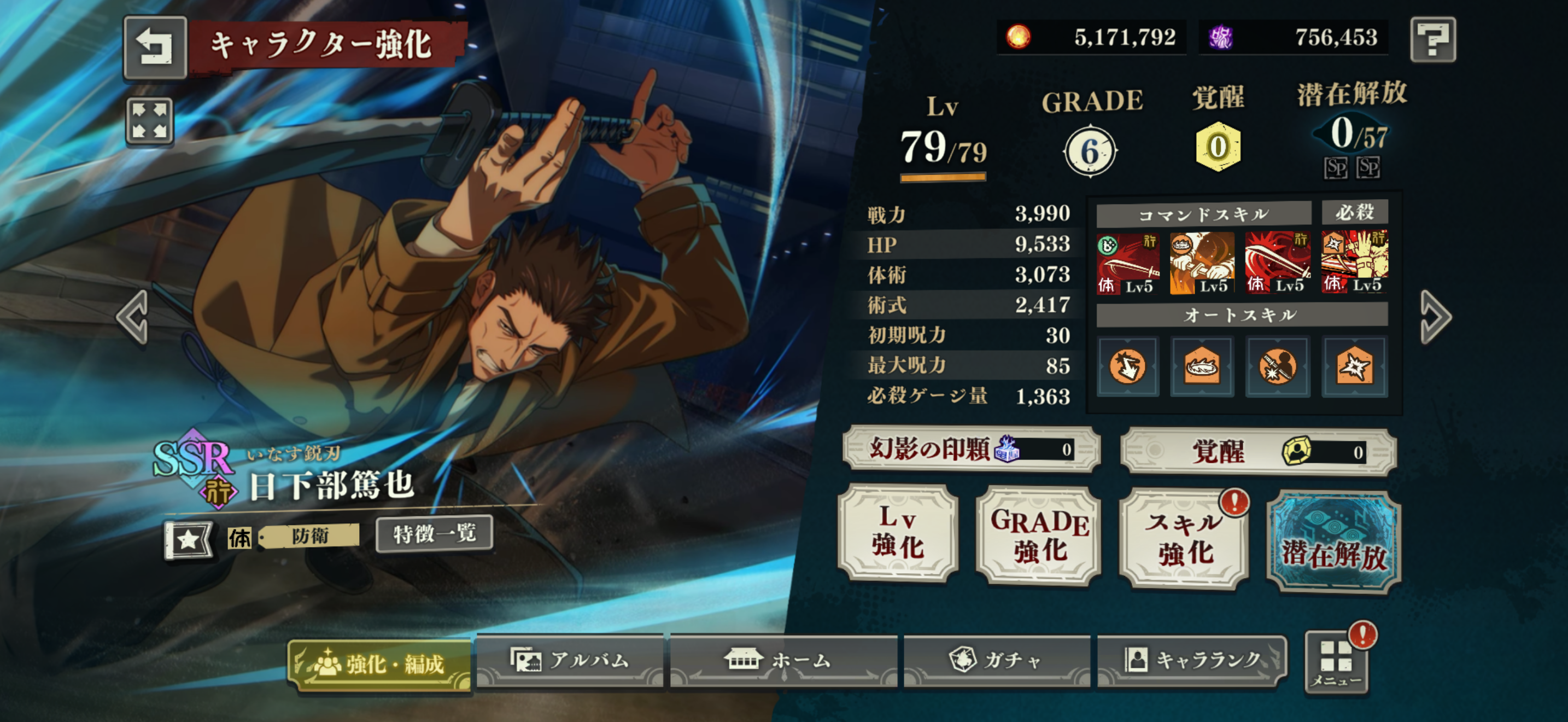The image size is (1568, 722).
Task: Select the 幻影の印顆 item bar
Action: pos(972,449)
